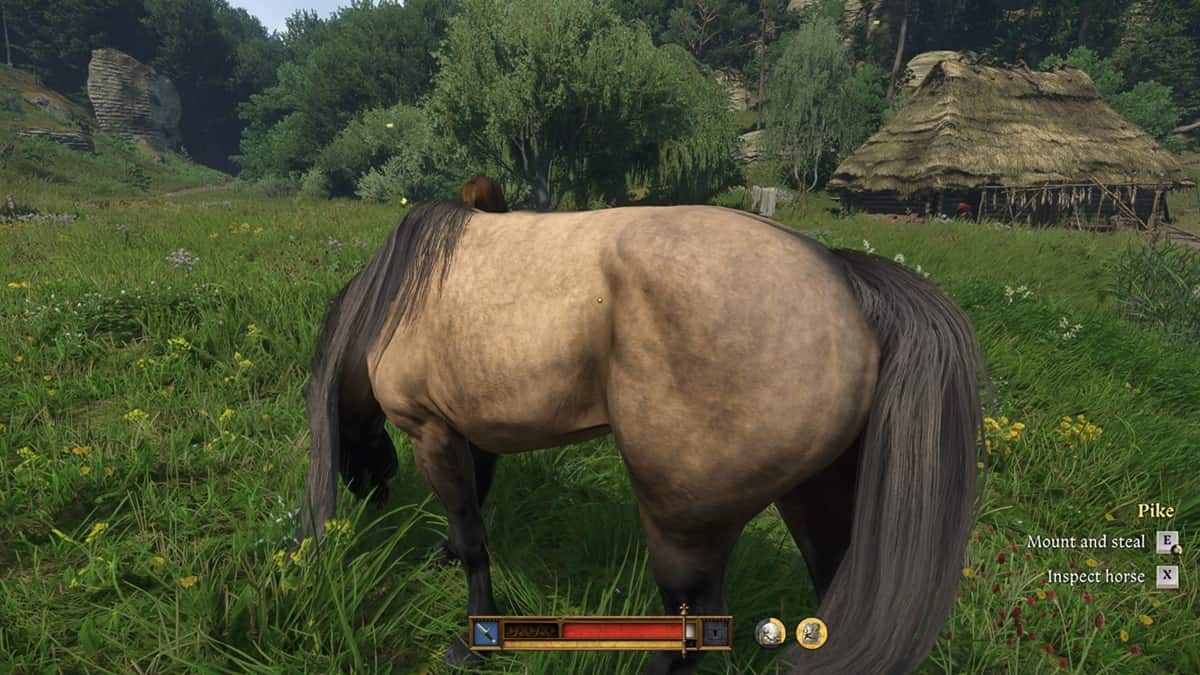
Task: Click the silver round status icon
Action: click(770, 632)
